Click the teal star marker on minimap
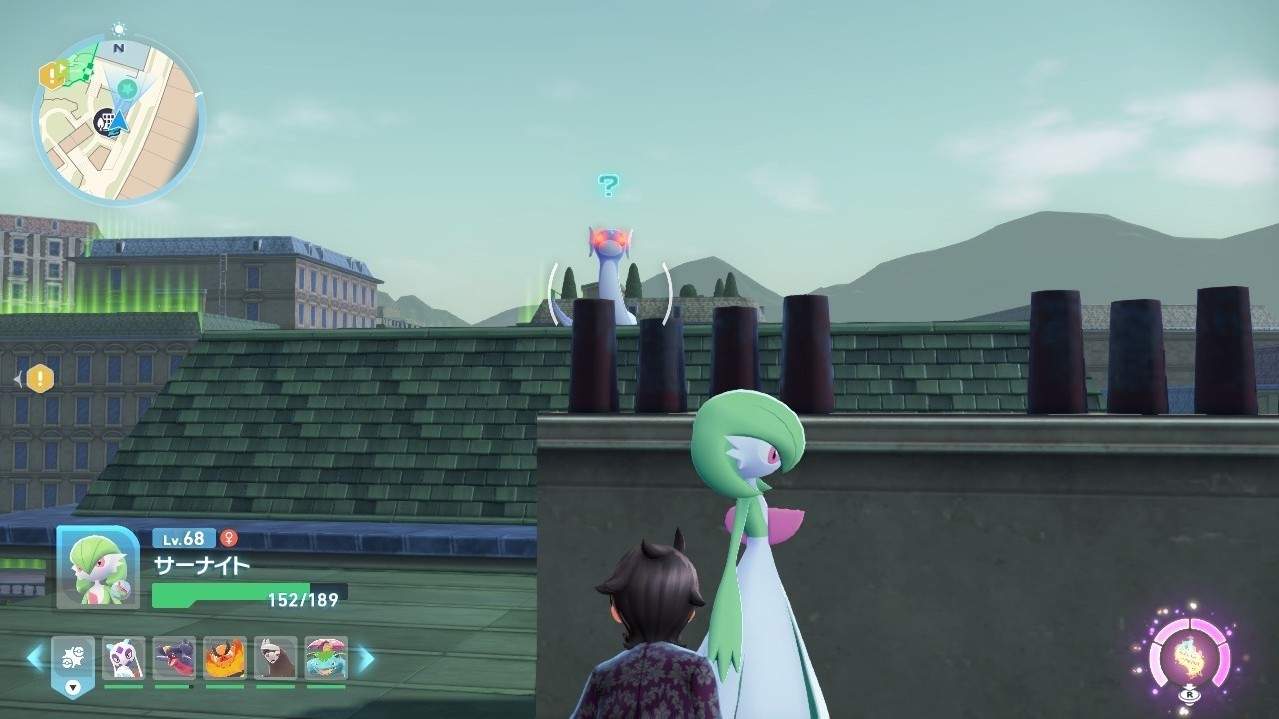Screen dimensions: 1279x719 127,89
